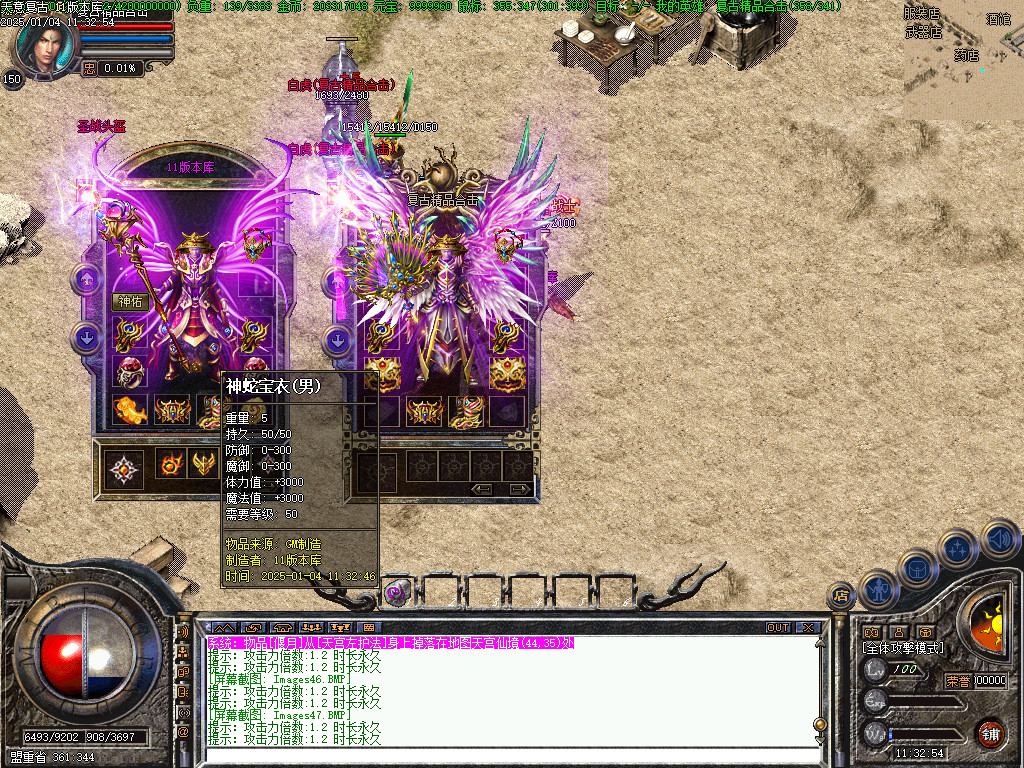This screenshot has height=768, width=1024.
Task: Open the 店 shop button
Action: (840, 596)
